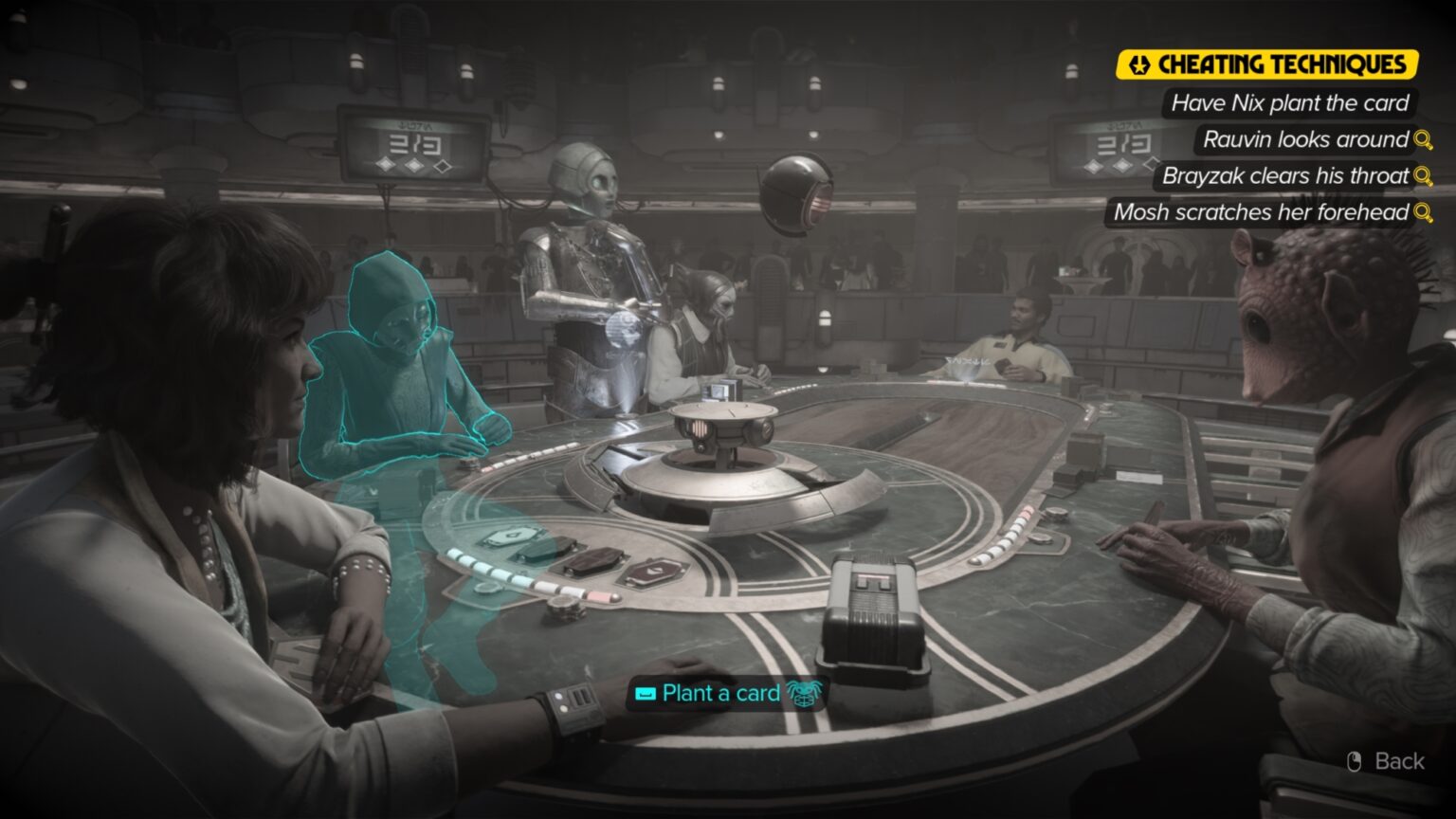
Task: Choose the "Rauvin looks around" technique
Action: (x=1303, y=140)
